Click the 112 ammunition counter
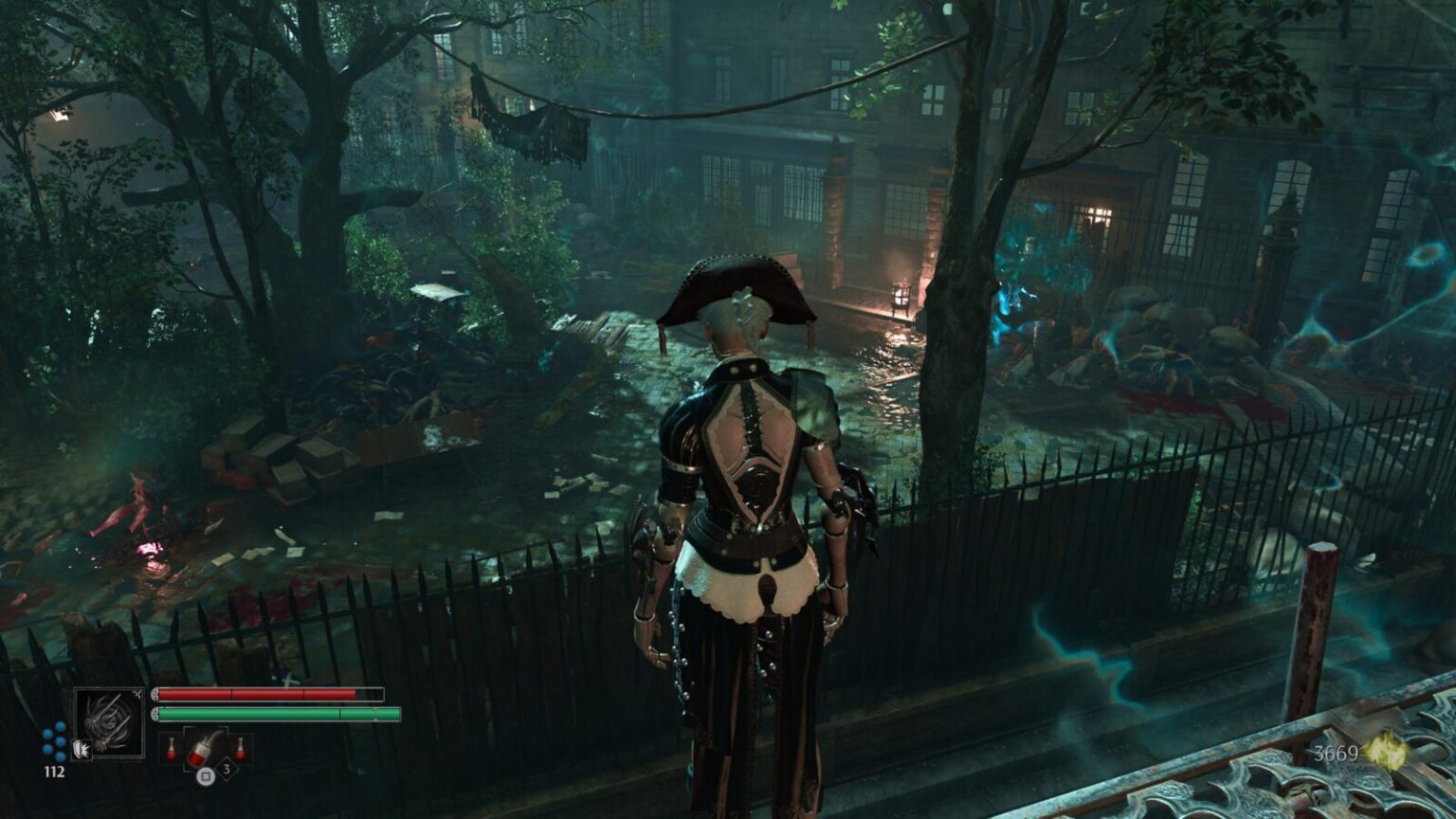 click(54, 771)
